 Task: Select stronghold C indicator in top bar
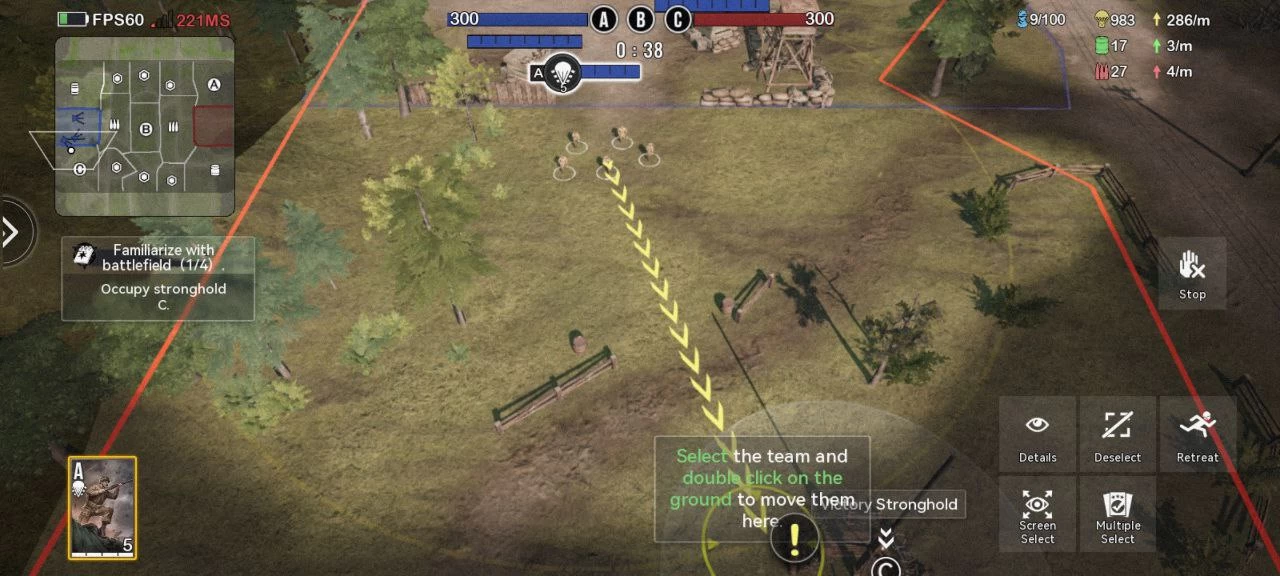click(677, 19)
